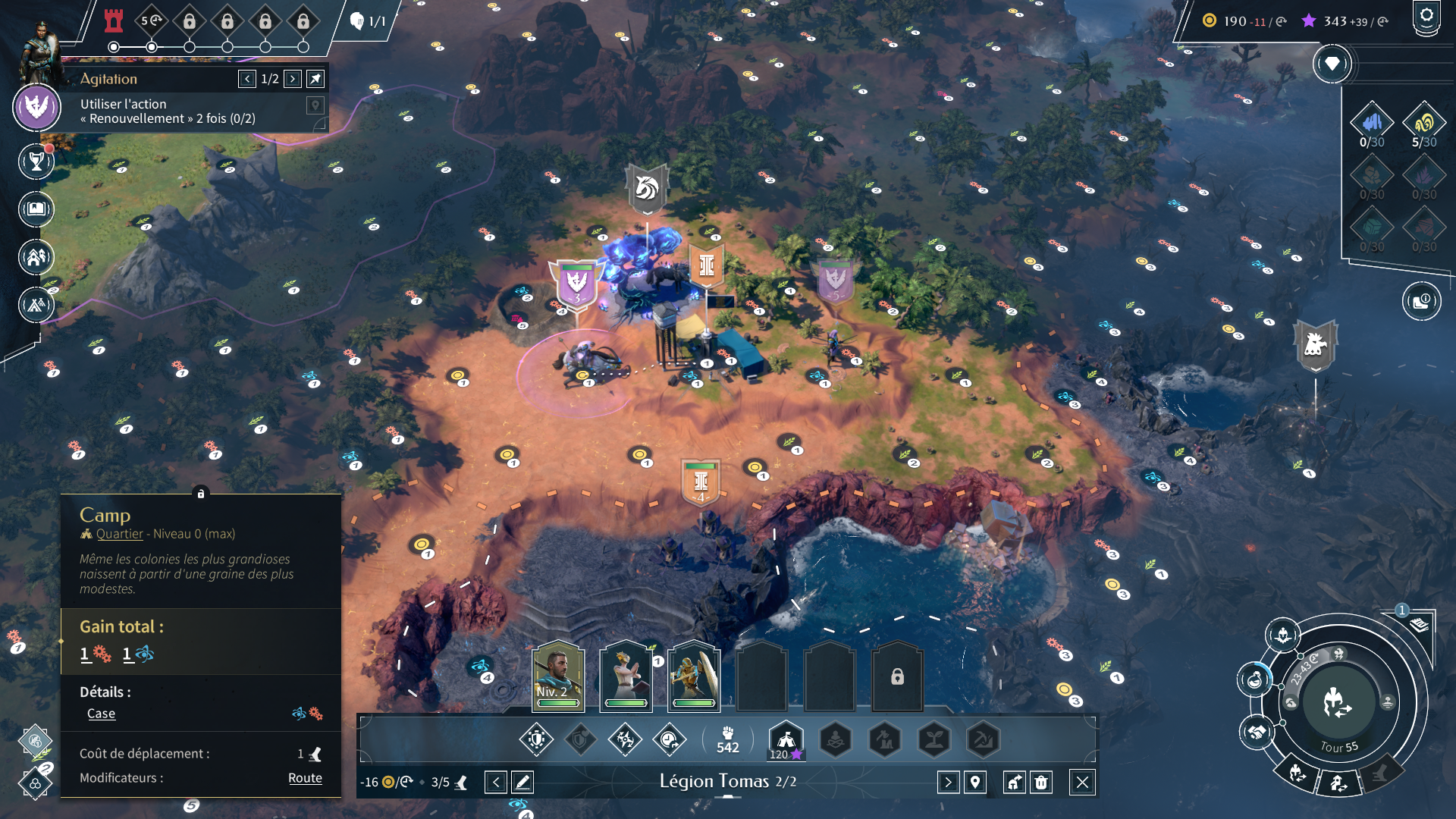Select the golden shield warrior unit card
The width and height of the screenshot is (1456, 819).
click(x=694, y=676)
